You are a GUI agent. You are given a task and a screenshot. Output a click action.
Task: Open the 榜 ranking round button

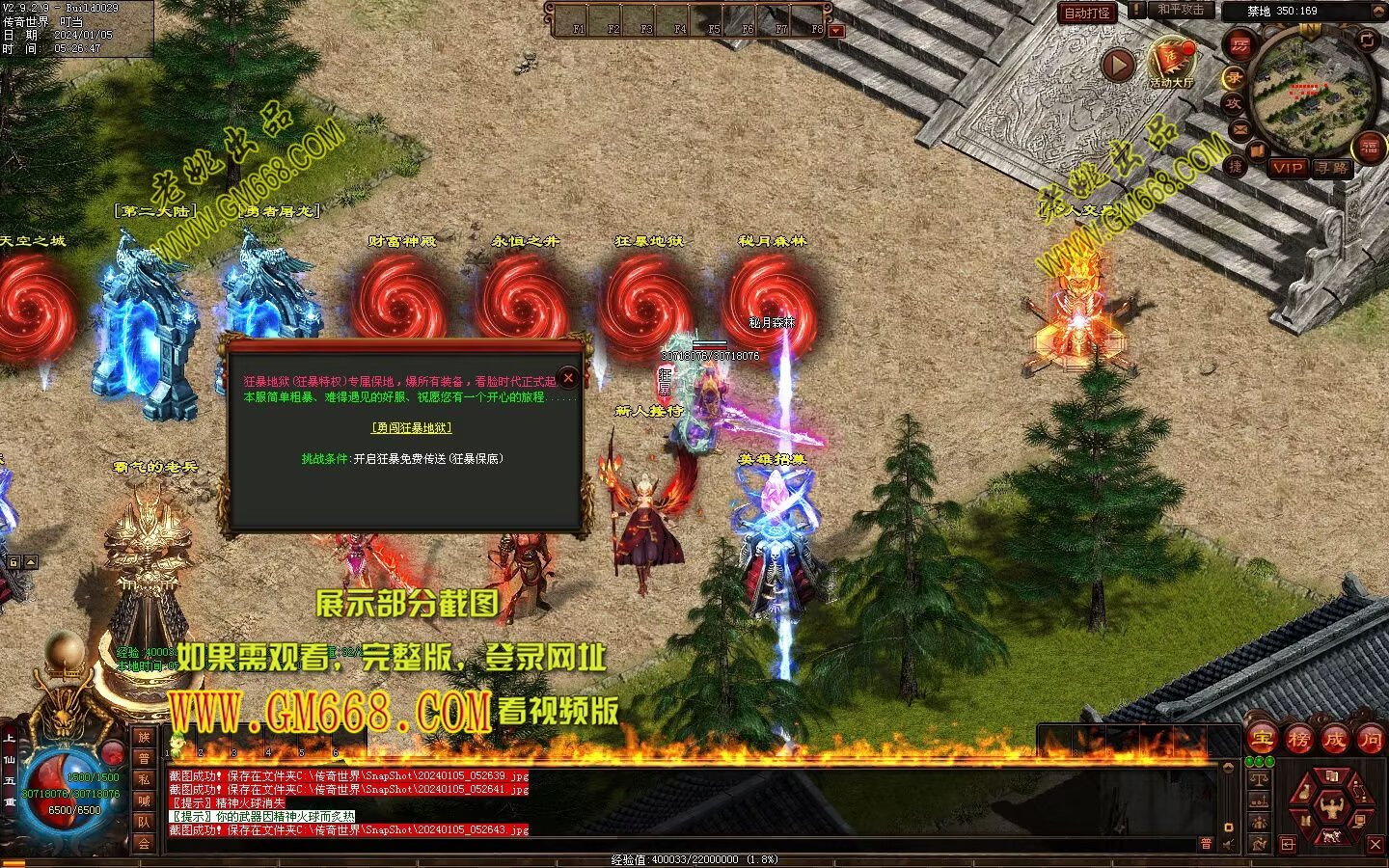[x=1298, y=740]
